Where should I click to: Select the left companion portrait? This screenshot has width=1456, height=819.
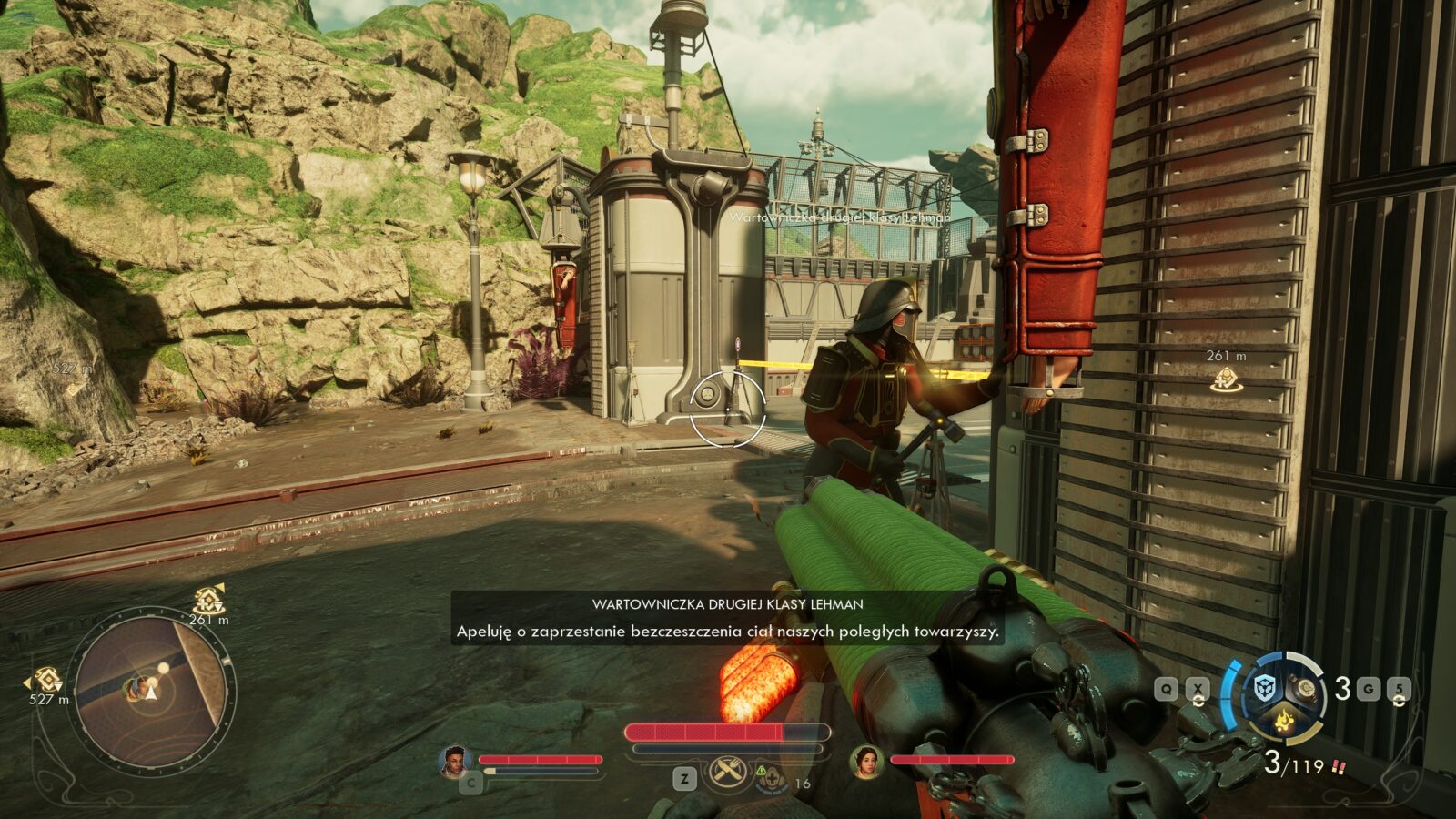(x=454, y=762)
